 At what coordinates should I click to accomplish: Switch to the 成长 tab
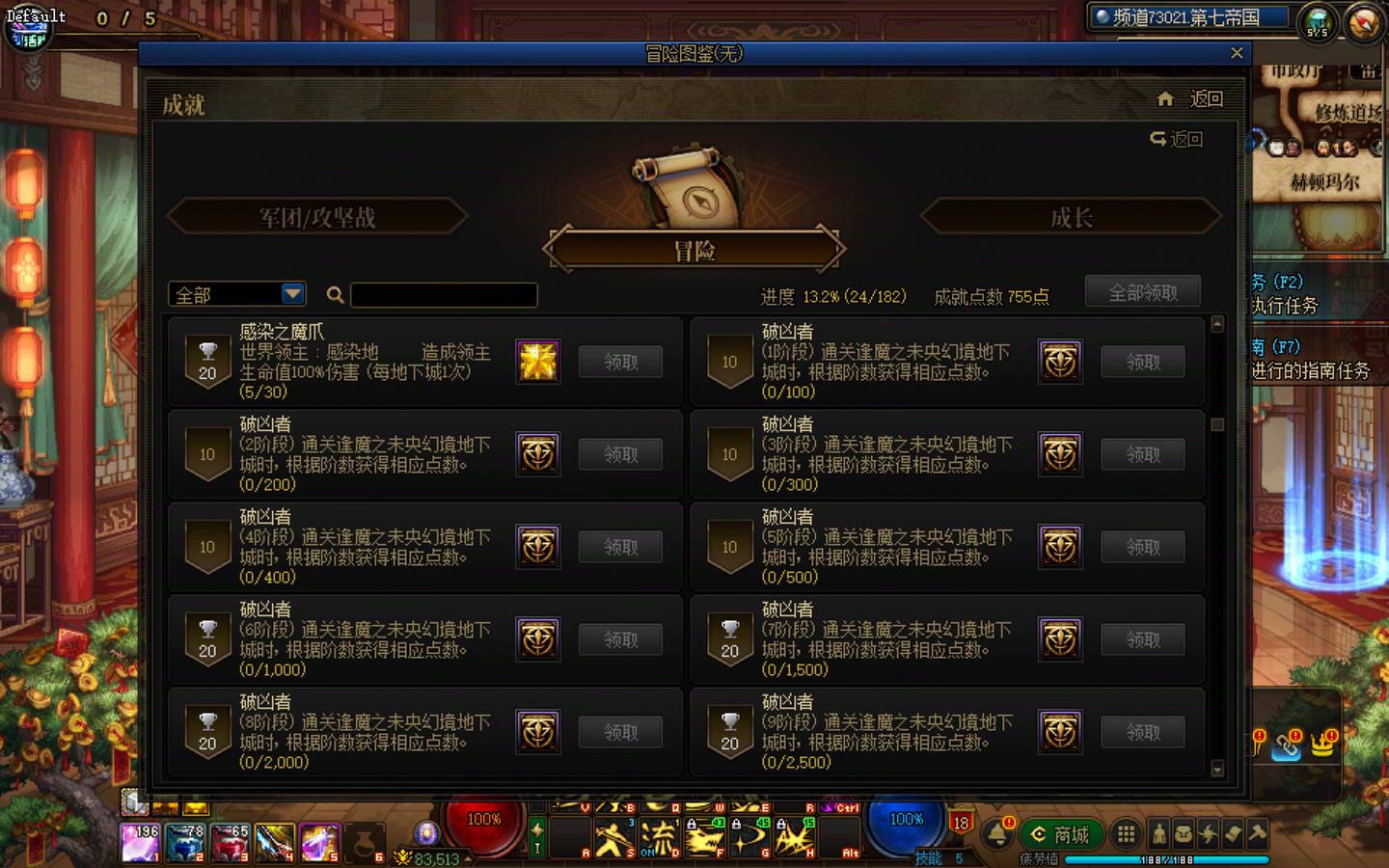[x=1071, y=217]
